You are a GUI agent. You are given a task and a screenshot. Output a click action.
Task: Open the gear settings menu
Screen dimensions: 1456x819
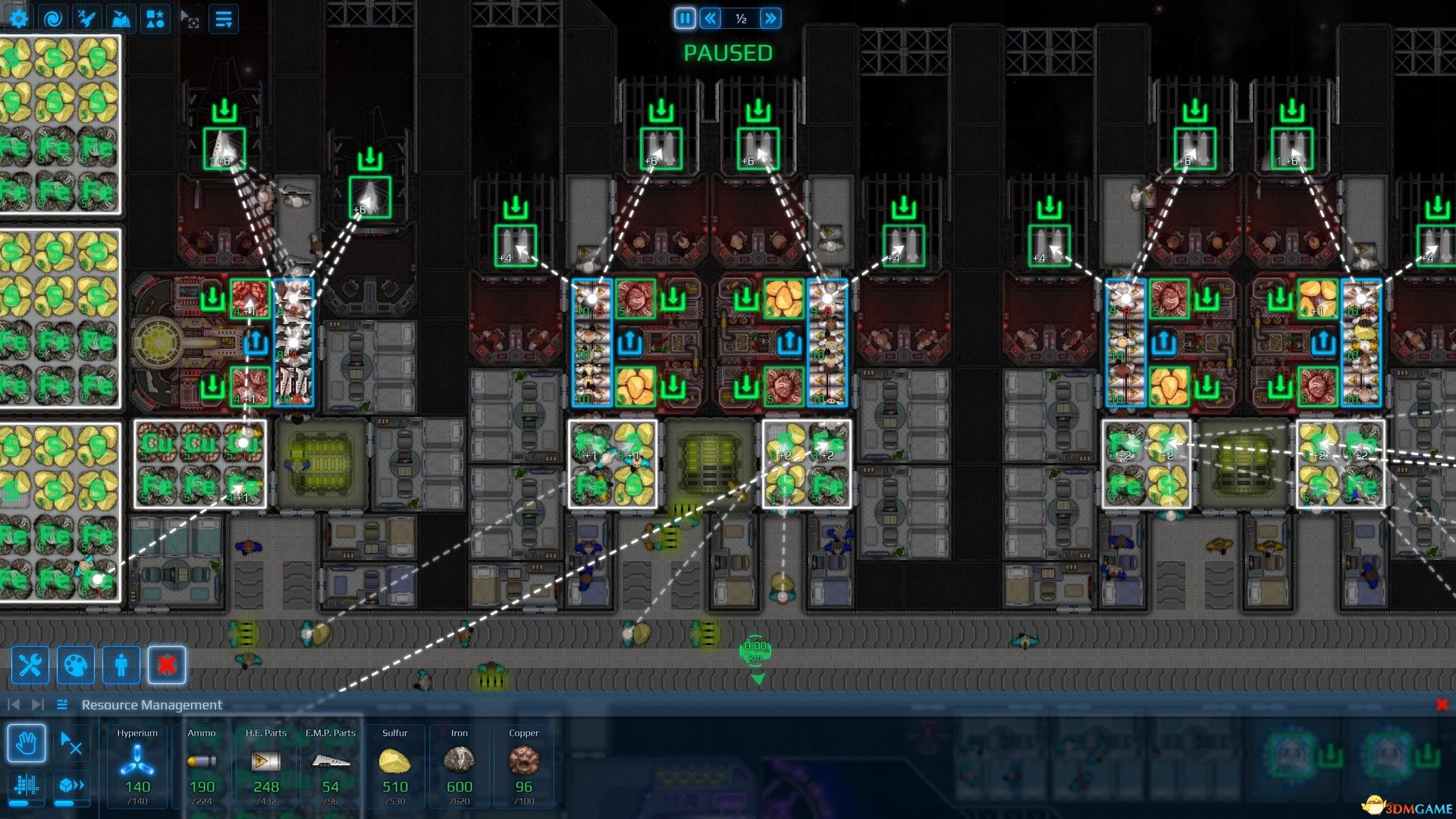[x=18, y=18]
